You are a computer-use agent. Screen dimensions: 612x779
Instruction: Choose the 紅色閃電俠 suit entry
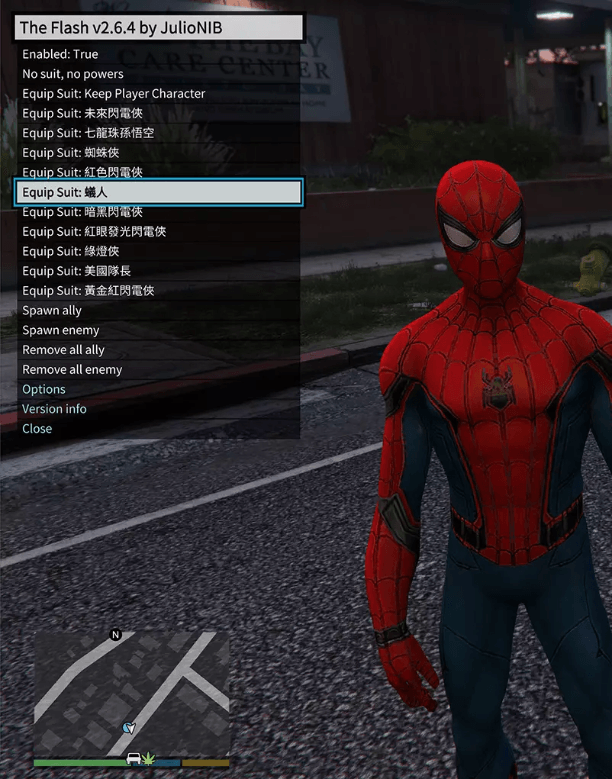click(82, 172)
